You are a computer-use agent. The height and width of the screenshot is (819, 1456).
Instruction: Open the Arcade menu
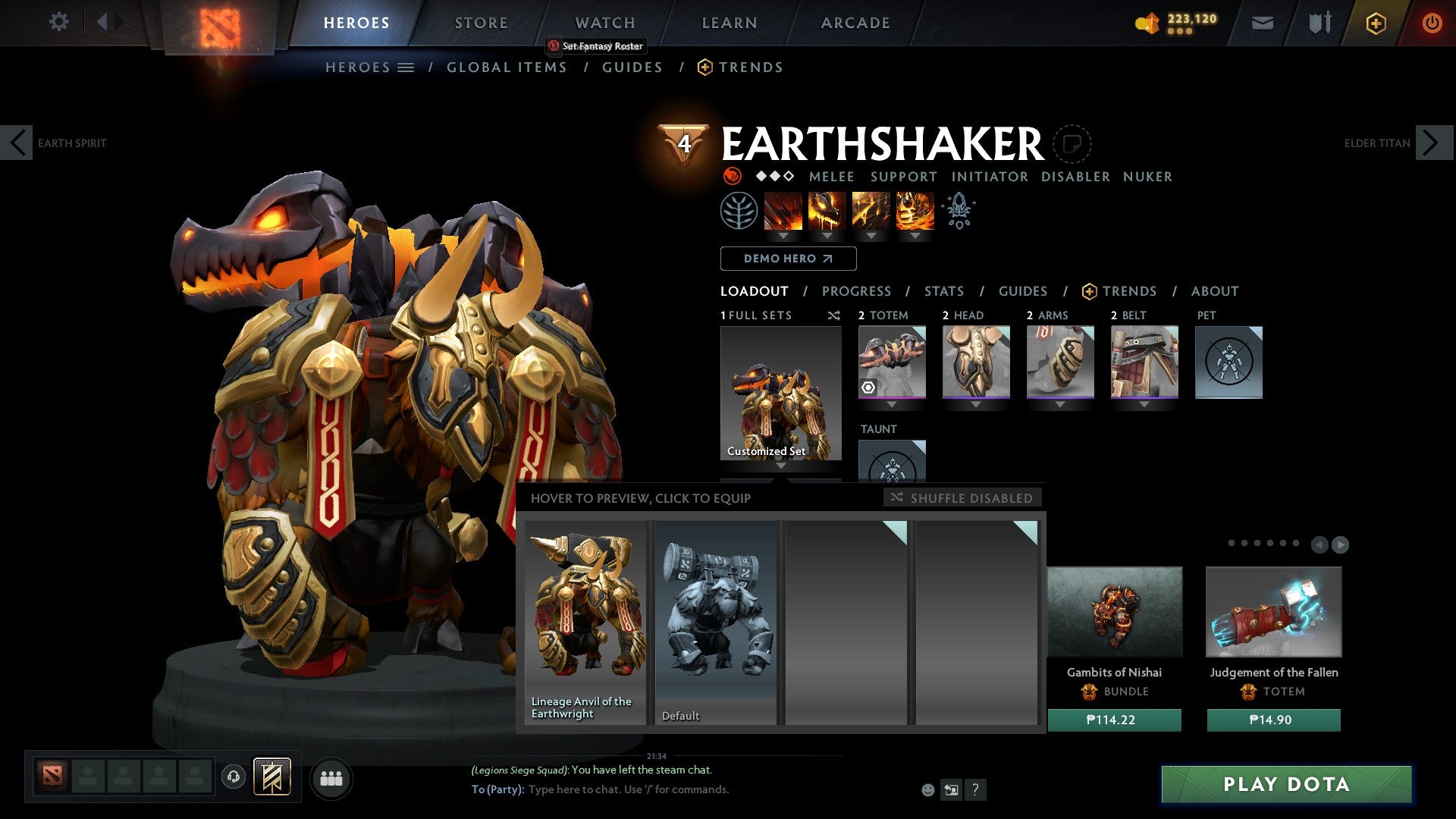pos(855,23)
